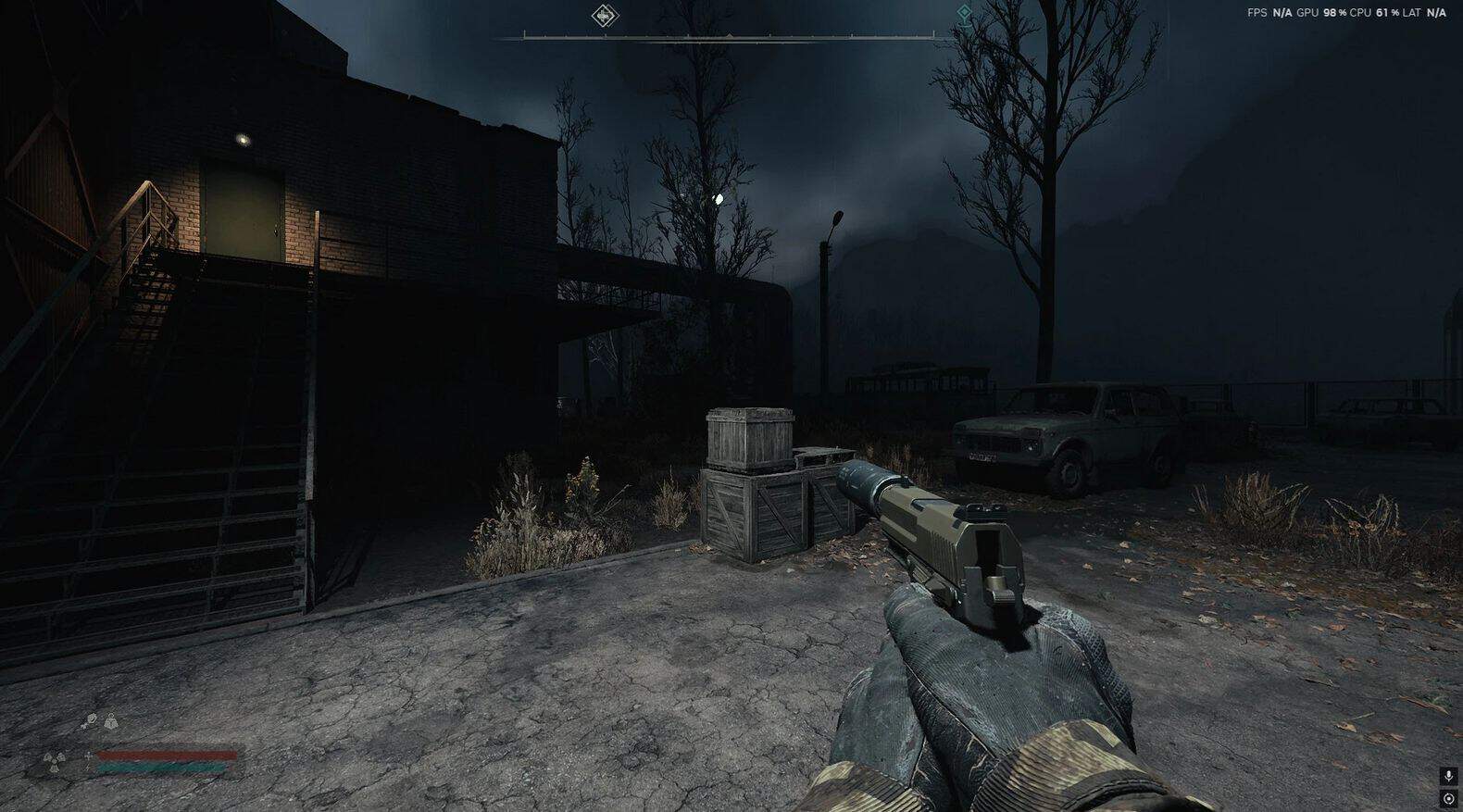Click the weight kettlebell status icon
1463x812 pixels.
pos(111,720)
